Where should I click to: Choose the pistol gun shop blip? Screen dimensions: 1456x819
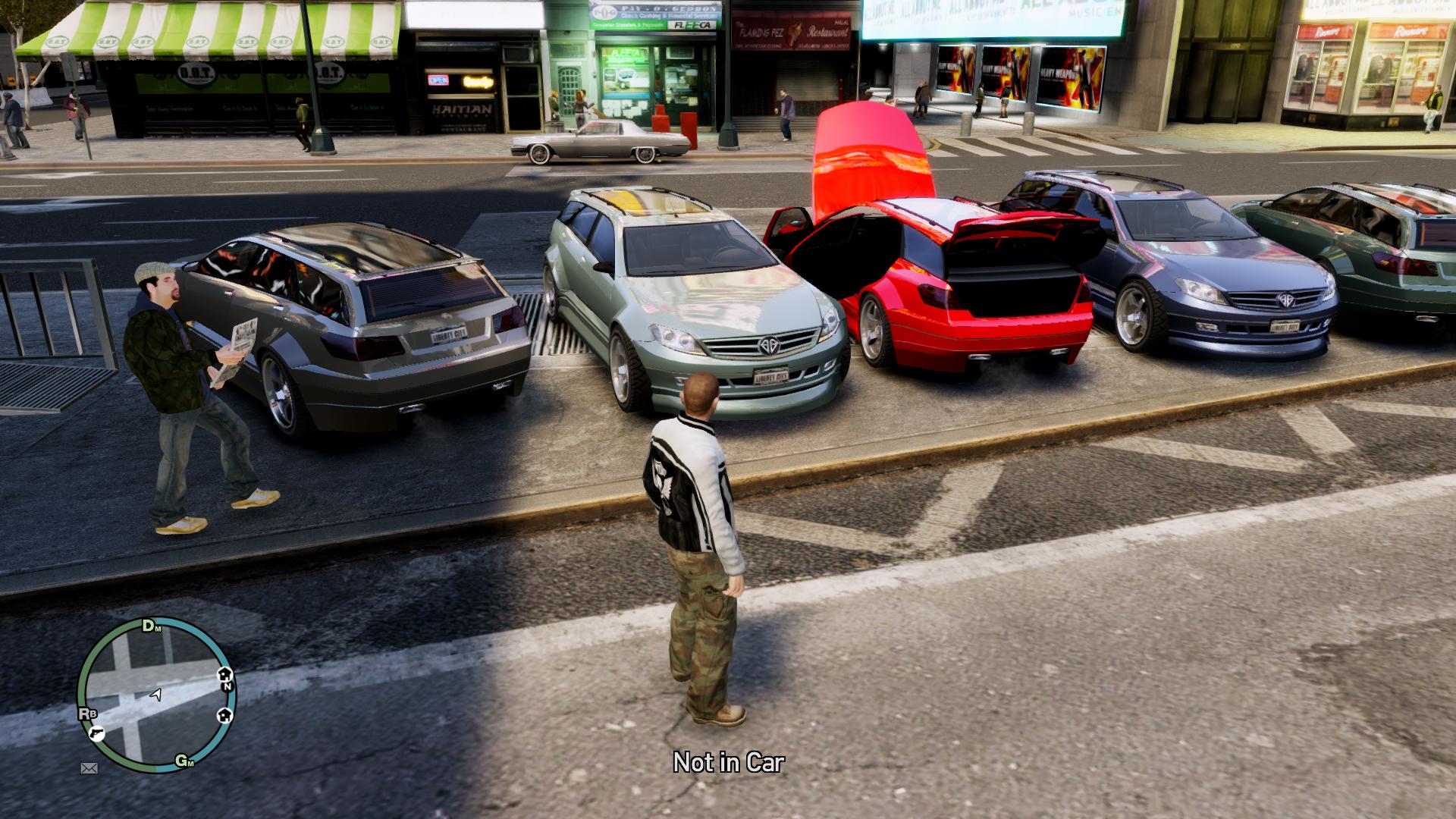(97, 733)
